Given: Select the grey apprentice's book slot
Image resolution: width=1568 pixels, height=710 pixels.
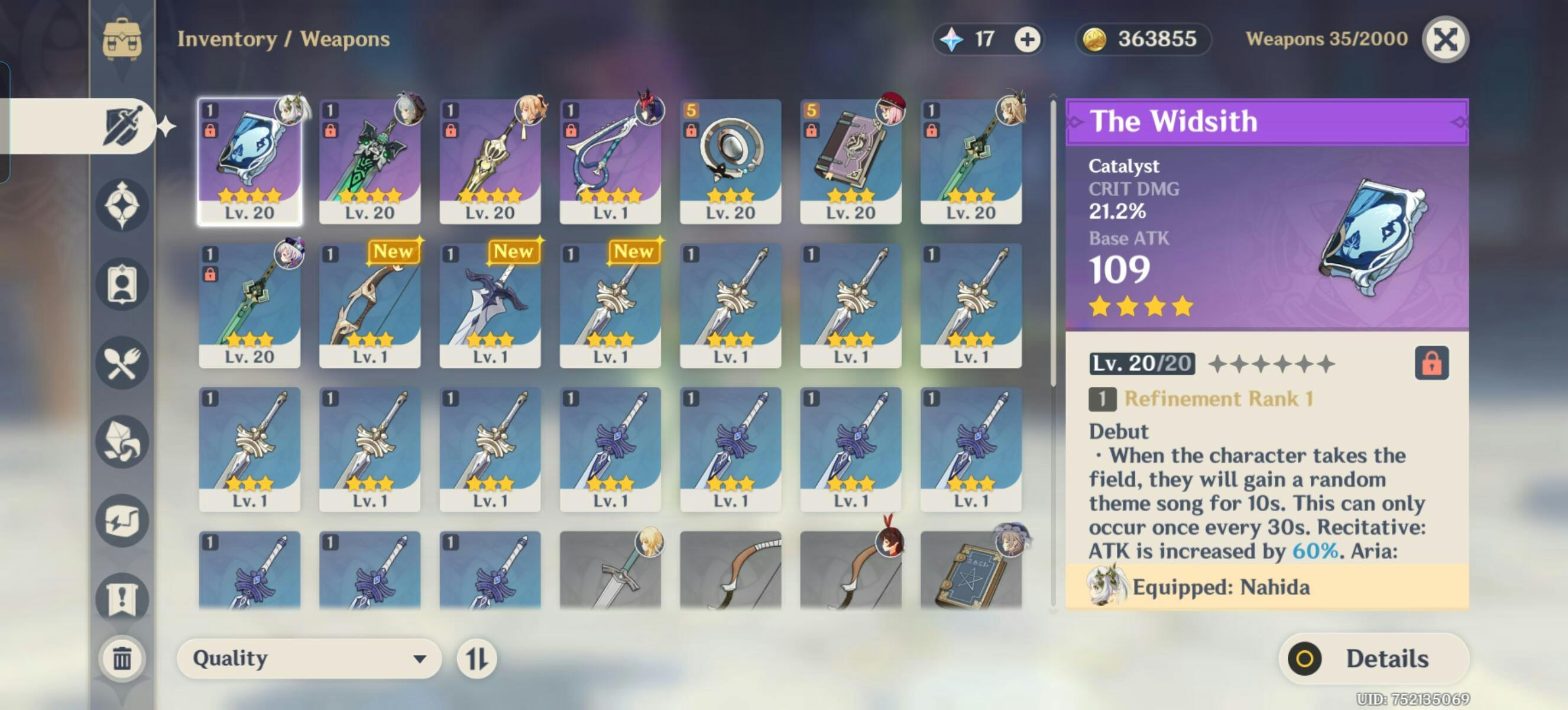Looking at the screenshot, I should pyautogui.click(x=971, y=570).
